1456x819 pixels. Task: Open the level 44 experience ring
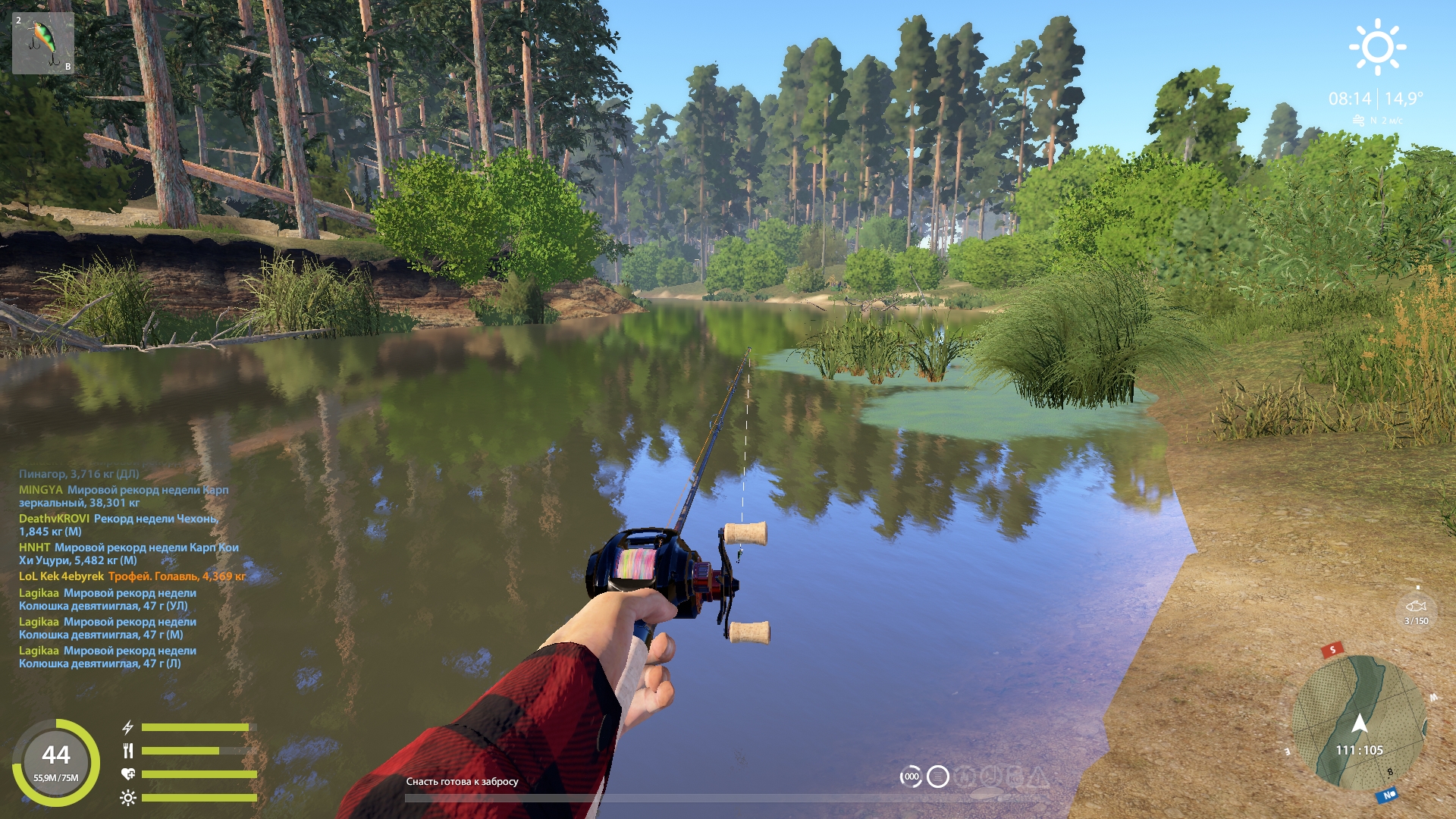(x=56, y=761)
